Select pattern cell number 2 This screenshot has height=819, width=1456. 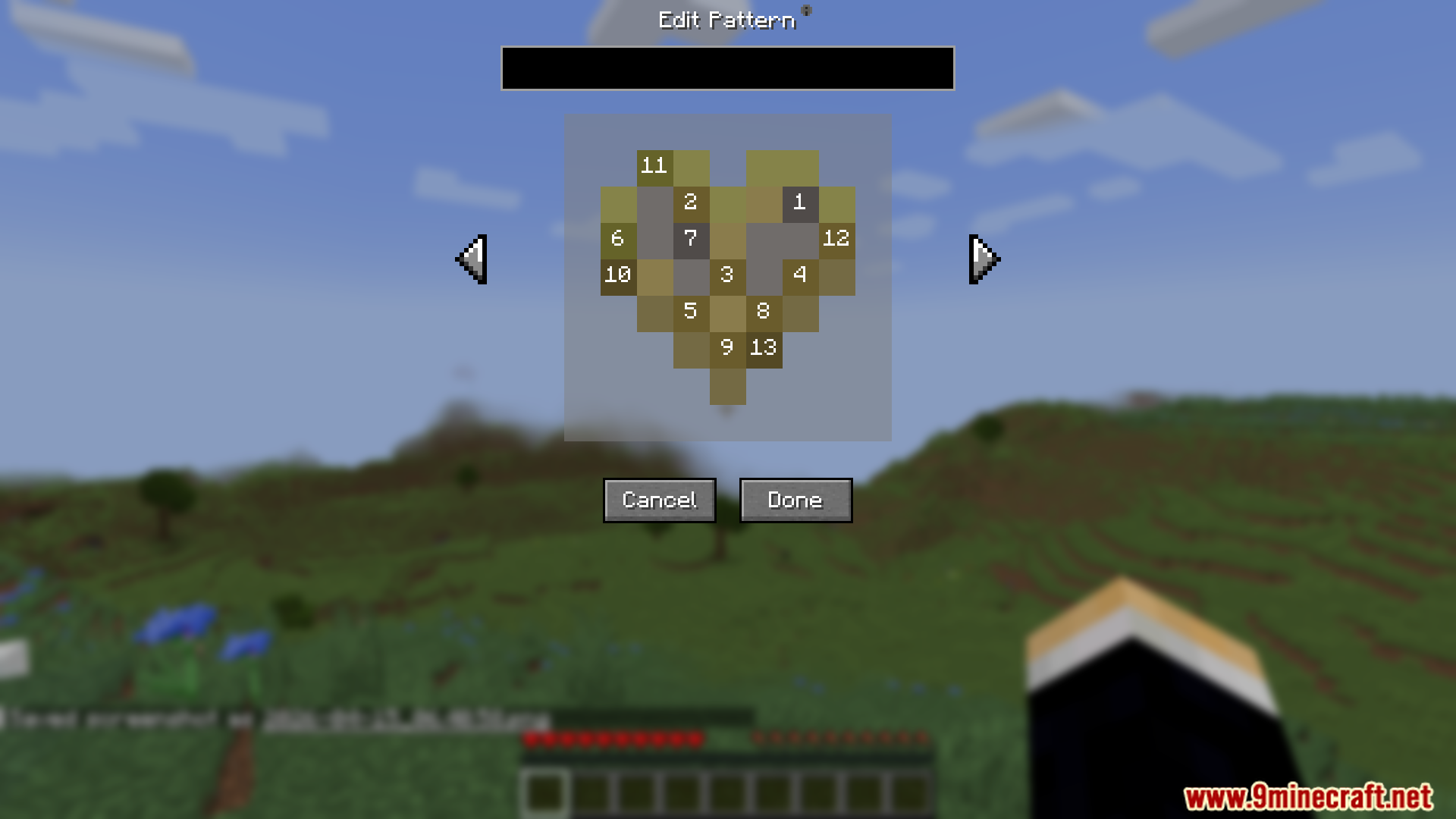pos(690,202)
